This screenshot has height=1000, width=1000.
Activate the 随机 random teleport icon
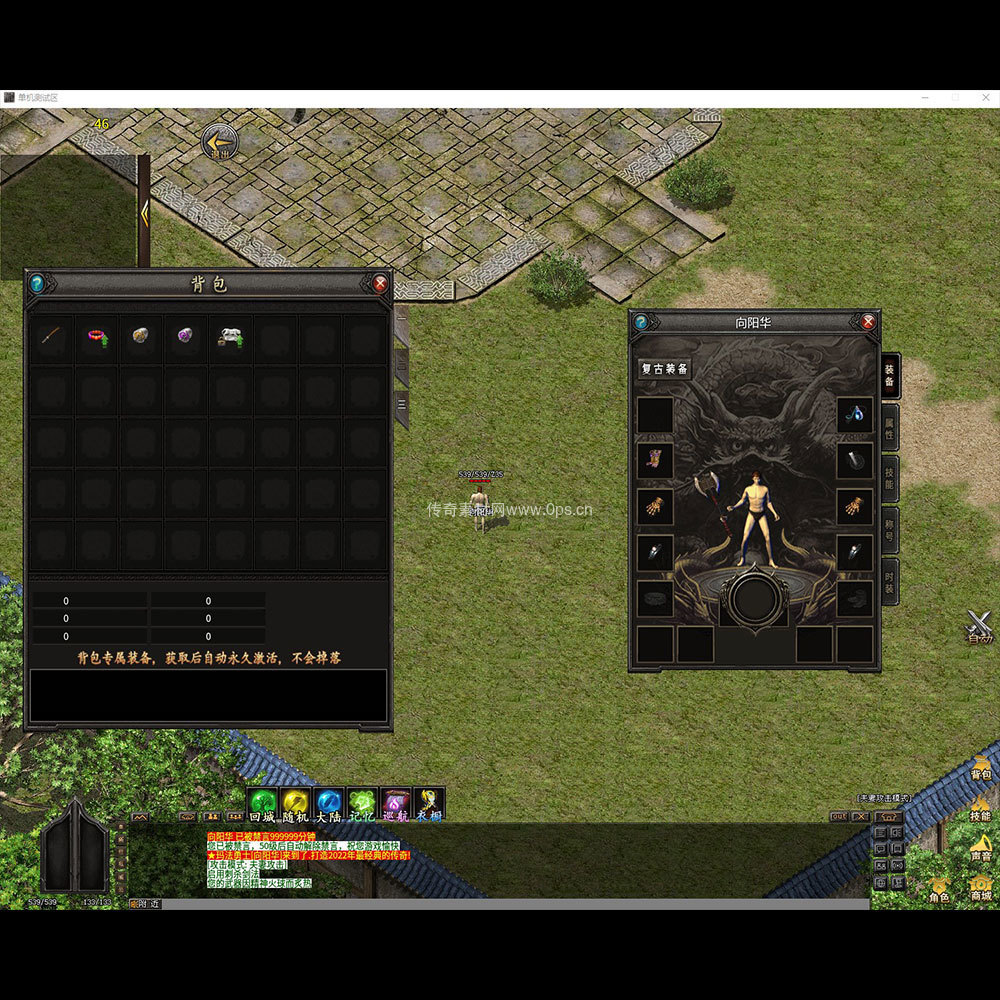295,803
